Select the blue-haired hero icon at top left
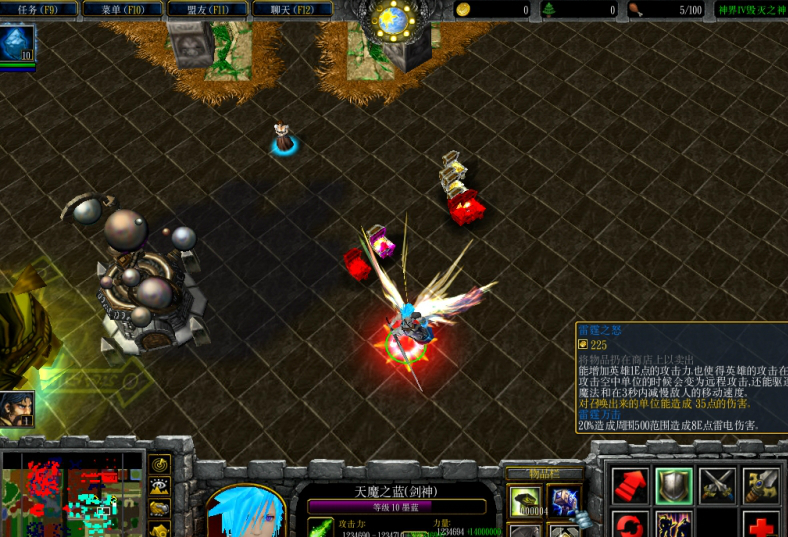 [x=17, y=43]
